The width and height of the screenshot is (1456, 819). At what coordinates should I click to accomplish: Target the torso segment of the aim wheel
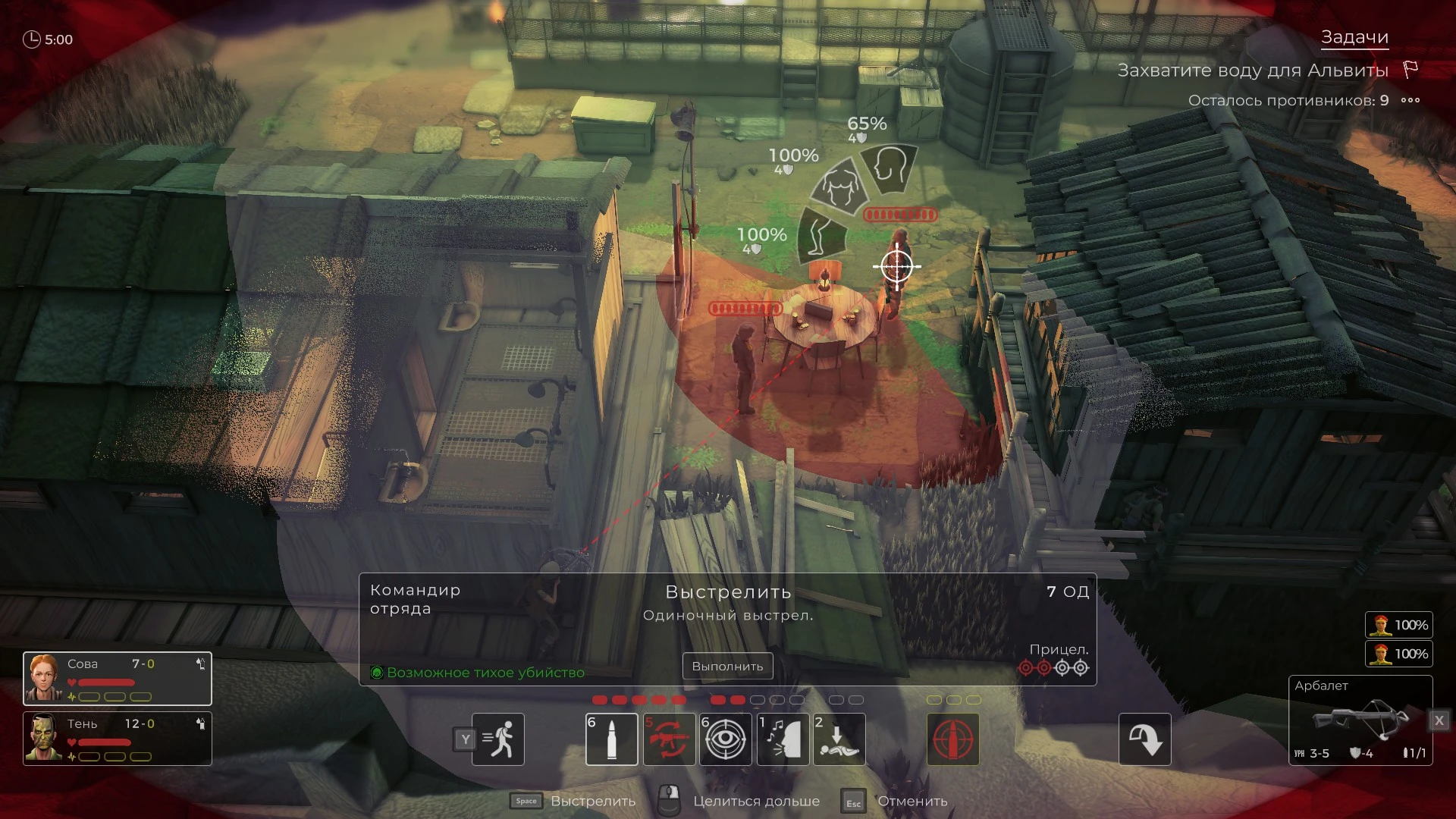click(839, 187)
